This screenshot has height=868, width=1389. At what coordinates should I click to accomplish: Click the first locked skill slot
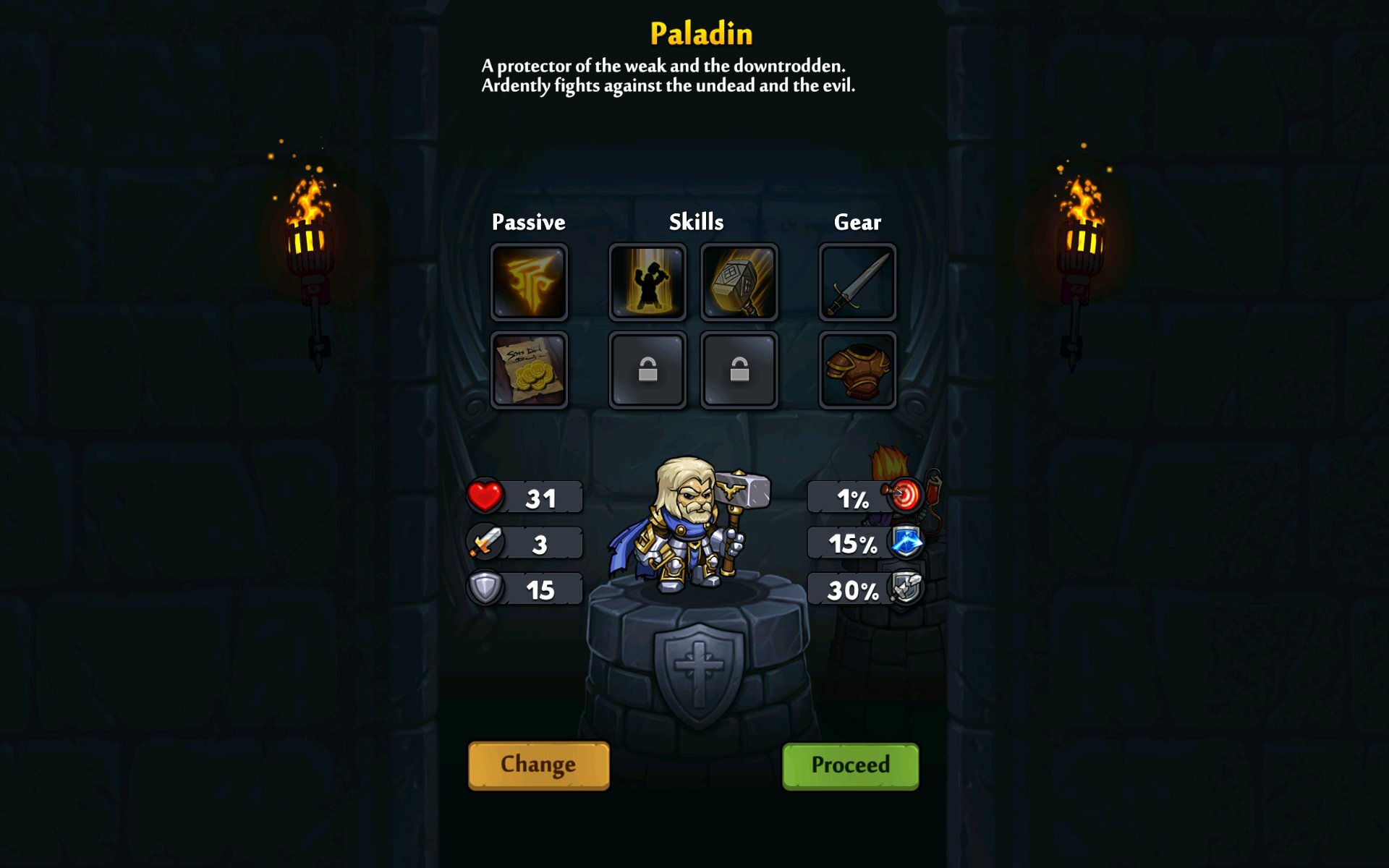[647, 369]
